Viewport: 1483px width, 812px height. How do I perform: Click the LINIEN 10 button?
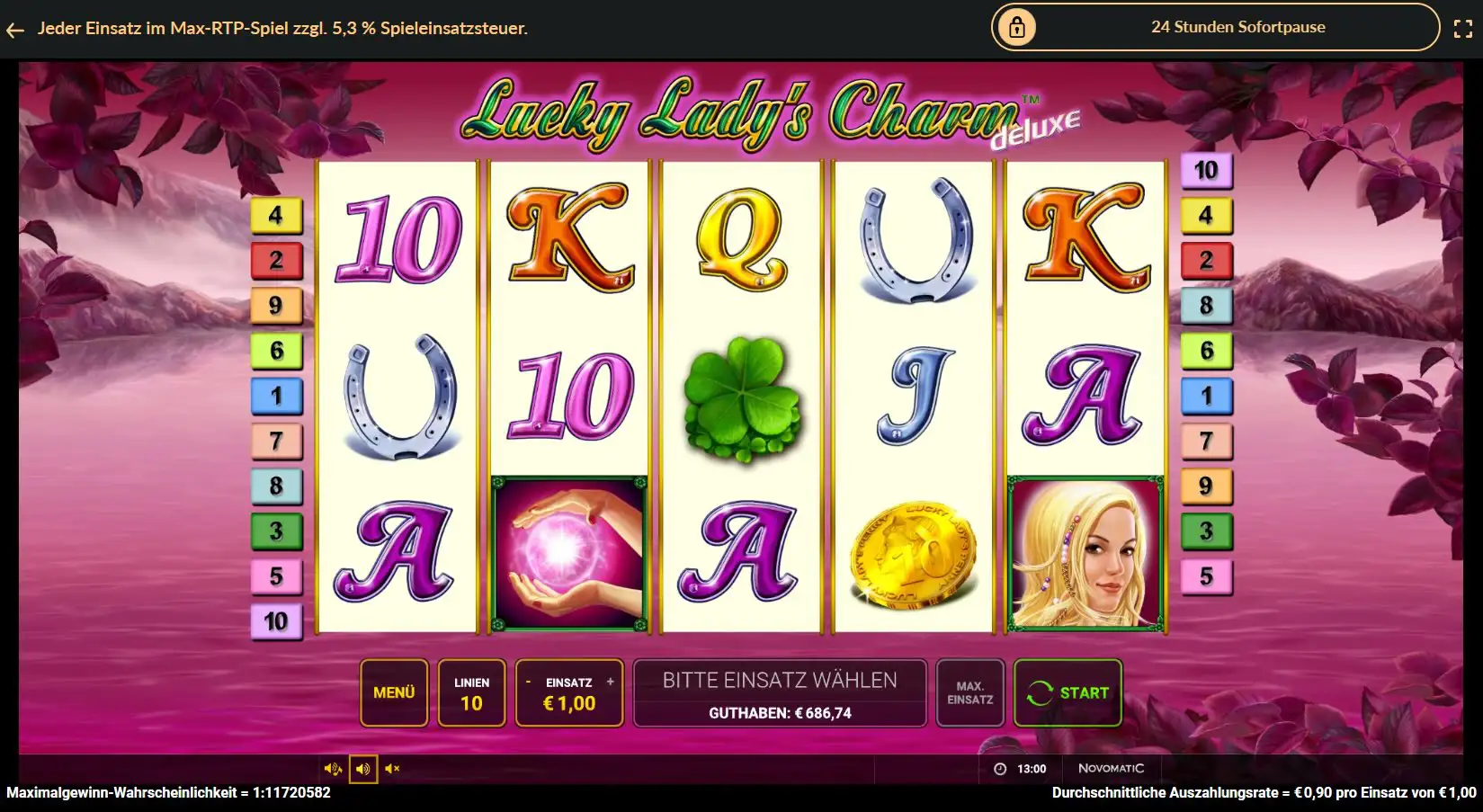pos(471,692)
